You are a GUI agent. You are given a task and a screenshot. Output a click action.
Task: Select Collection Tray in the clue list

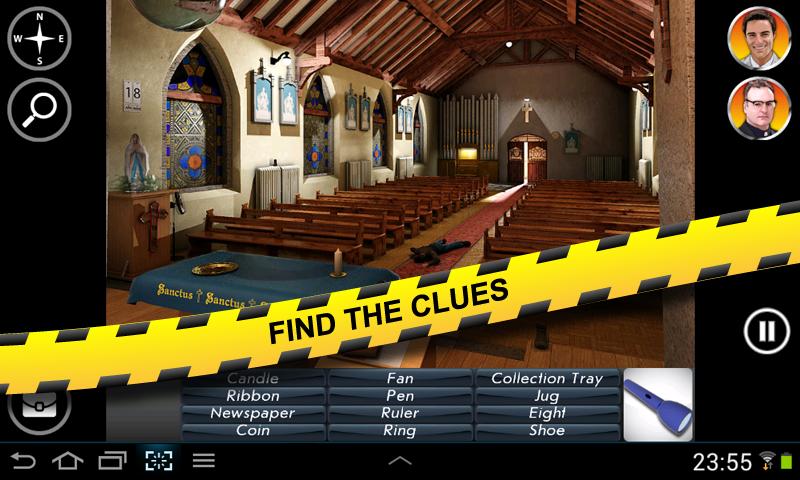(547, 379)
